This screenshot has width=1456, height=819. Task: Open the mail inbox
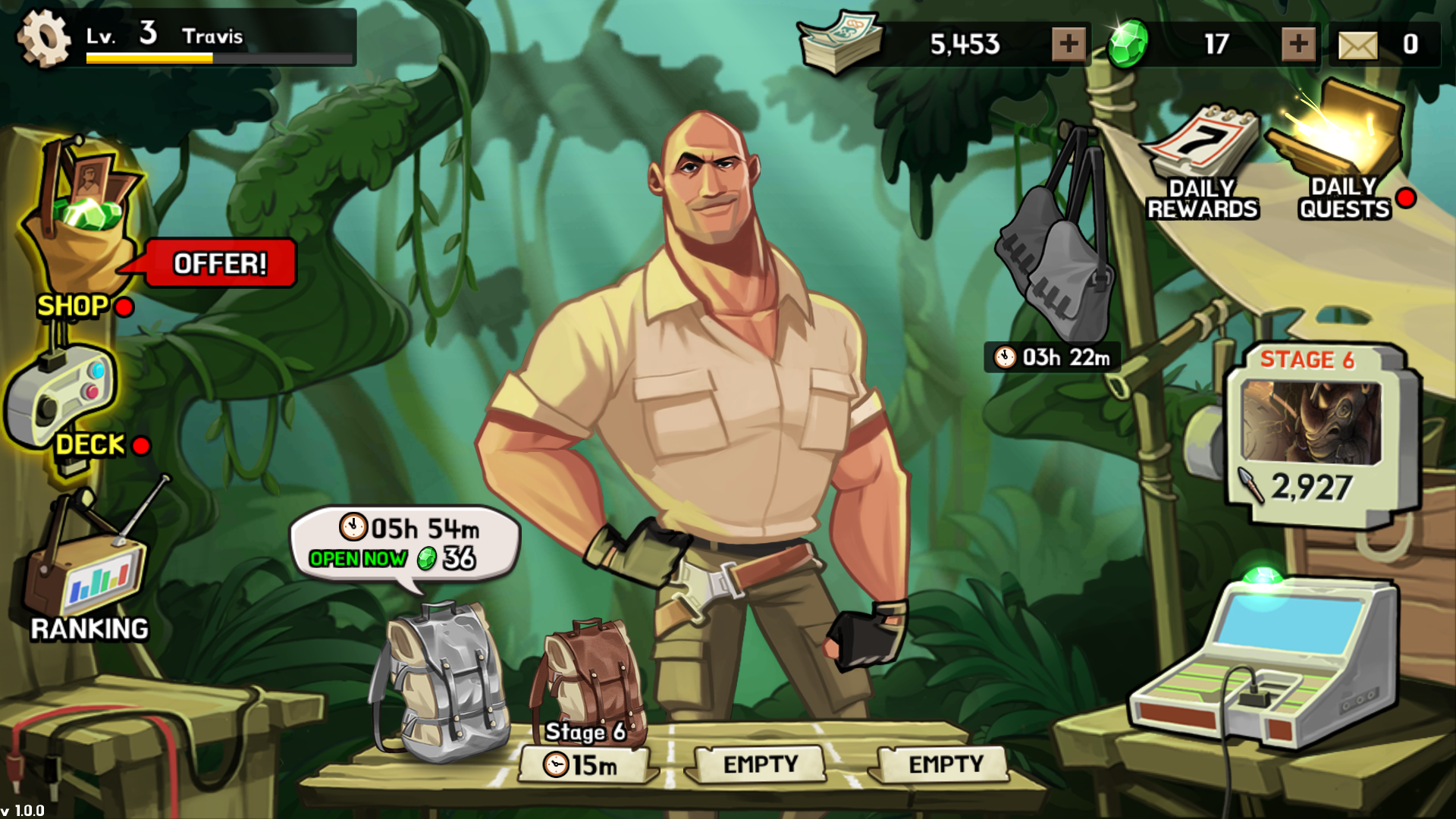pos(1357,44)
